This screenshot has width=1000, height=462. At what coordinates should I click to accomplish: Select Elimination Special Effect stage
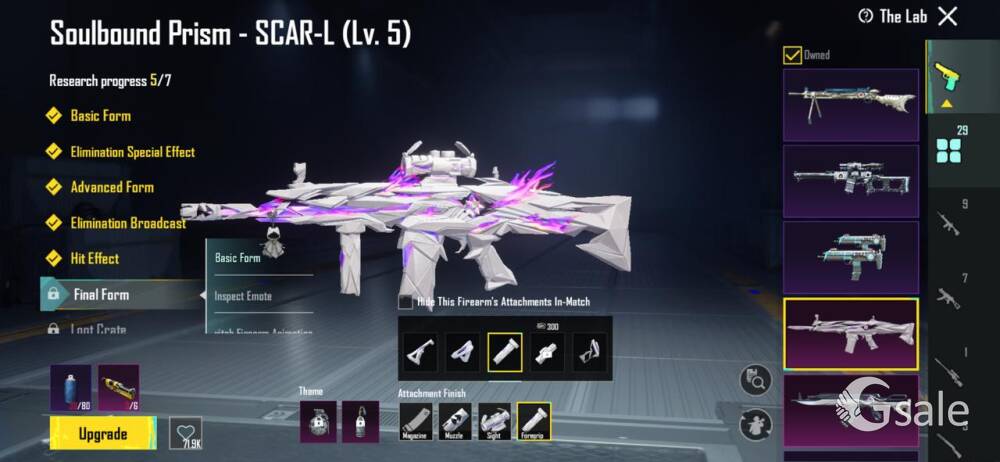click(x=132, y=152)
